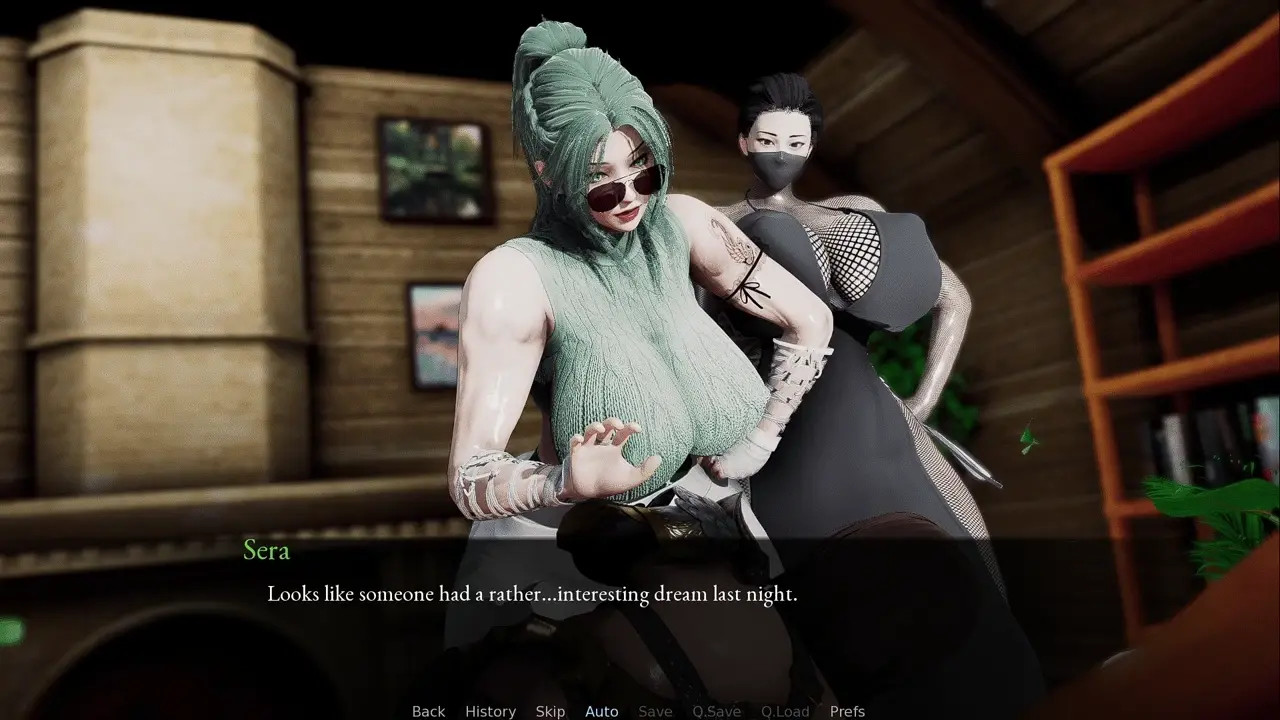This screenshot has height=720, width=1280.
Task: Click Q.Load to quick load
Action: coord(785,711)
